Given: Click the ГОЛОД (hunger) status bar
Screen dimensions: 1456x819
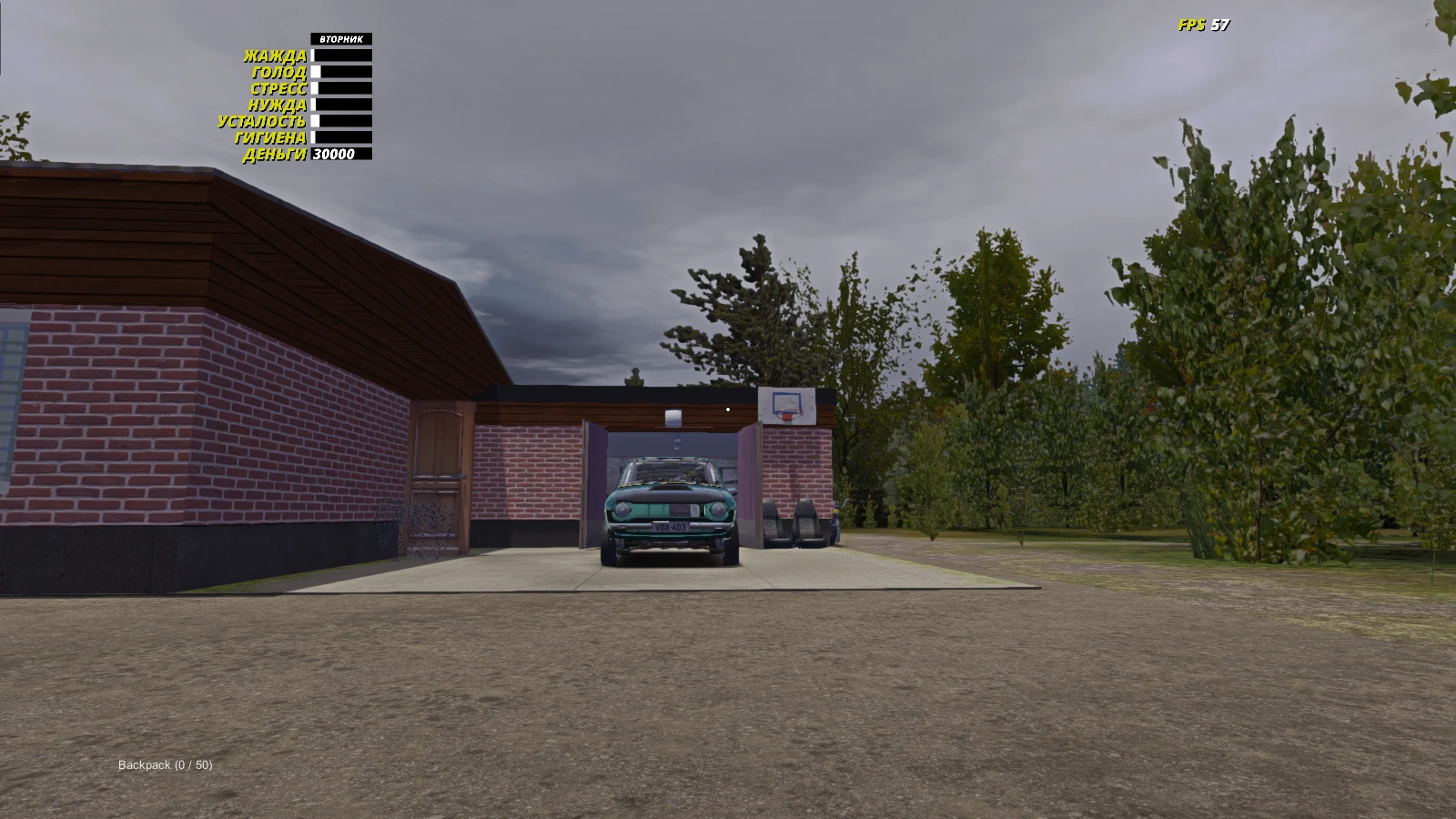Looking at the screenshot, I should (x=341, y=70).
